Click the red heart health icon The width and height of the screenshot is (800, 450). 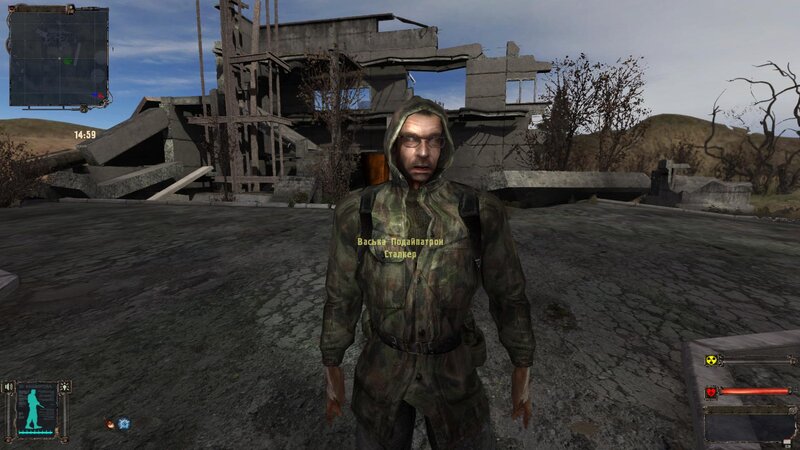[x=711, y=391]
